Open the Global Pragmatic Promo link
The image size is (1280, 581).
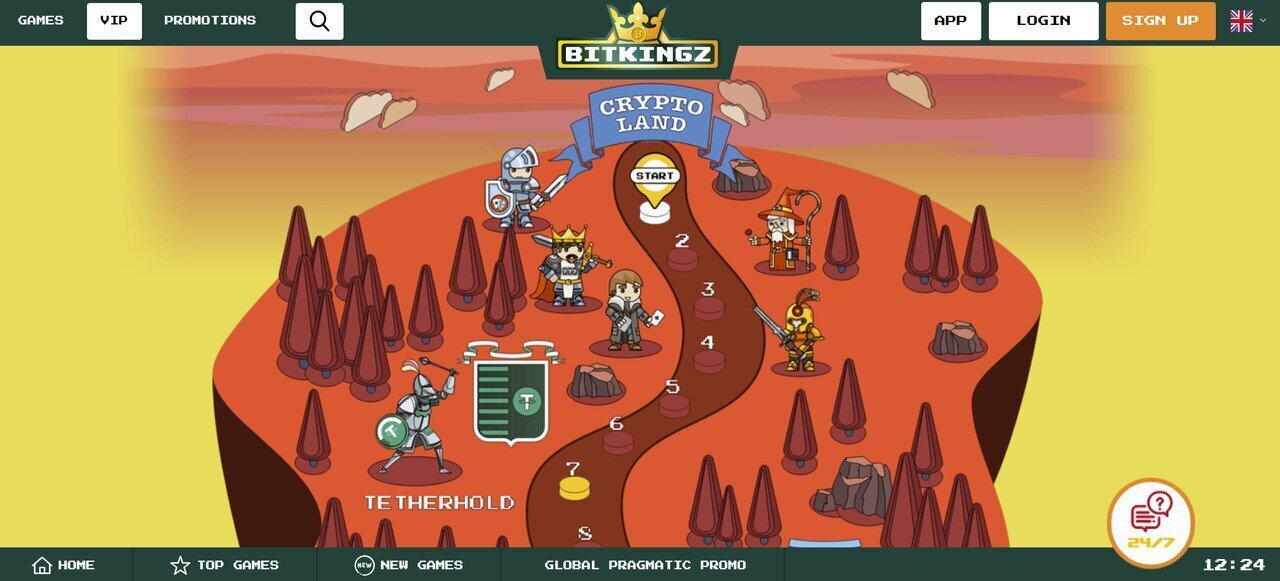[645, 565]
